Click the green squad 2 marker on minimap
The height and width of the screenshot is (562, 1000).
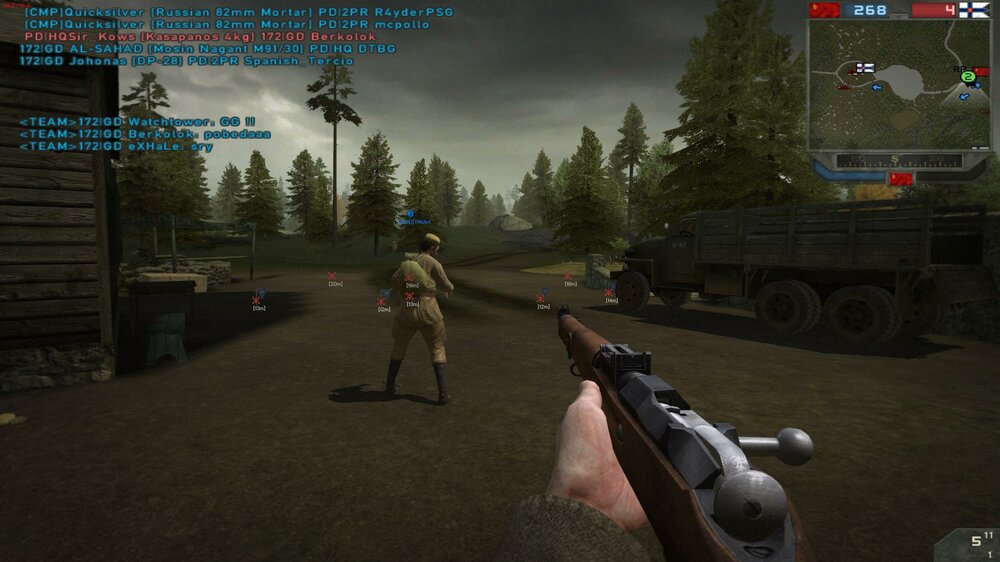point(968,76)
